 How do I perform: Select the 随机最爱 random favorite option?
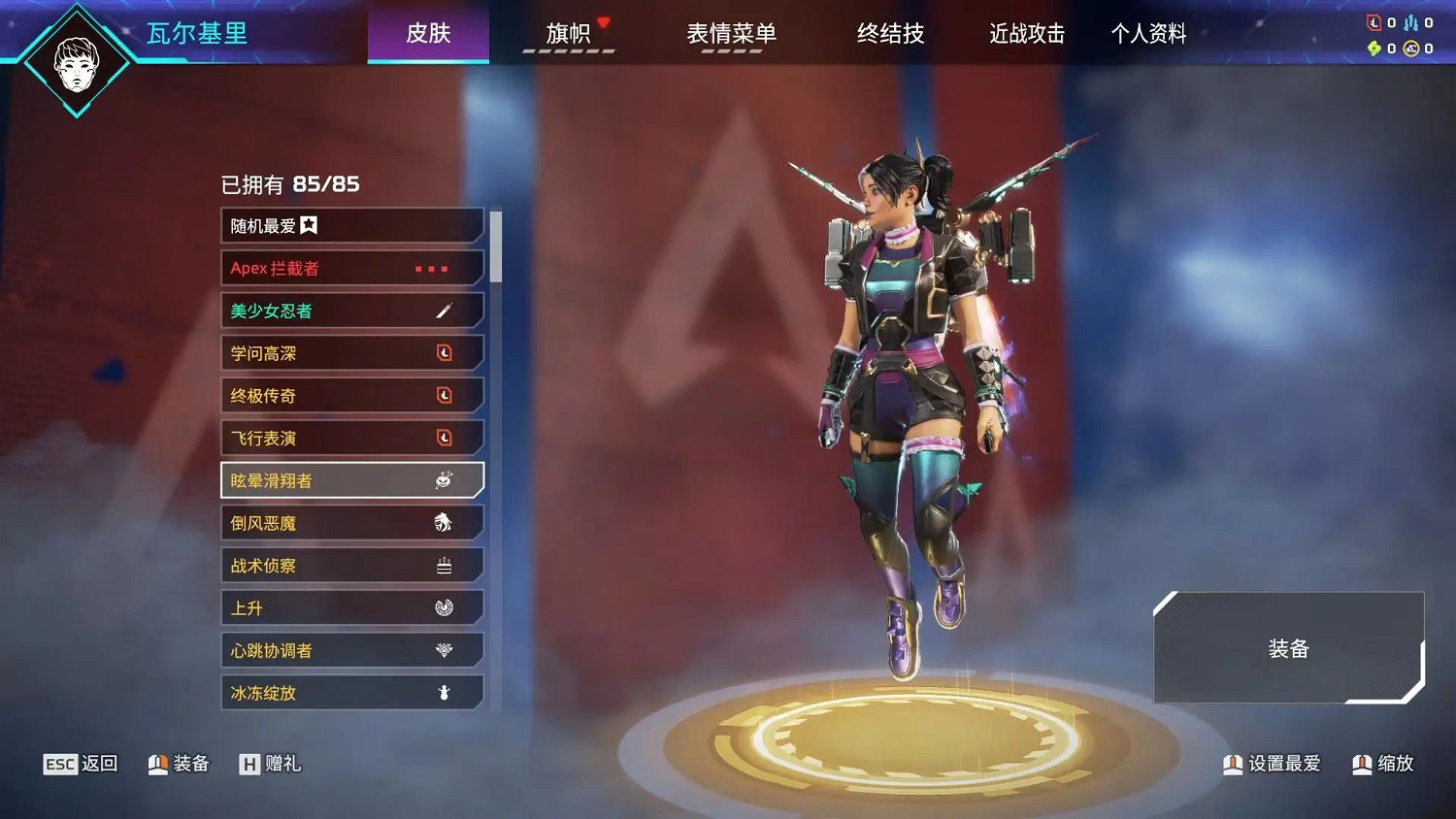pyautogui.click(x=291, y=225)
